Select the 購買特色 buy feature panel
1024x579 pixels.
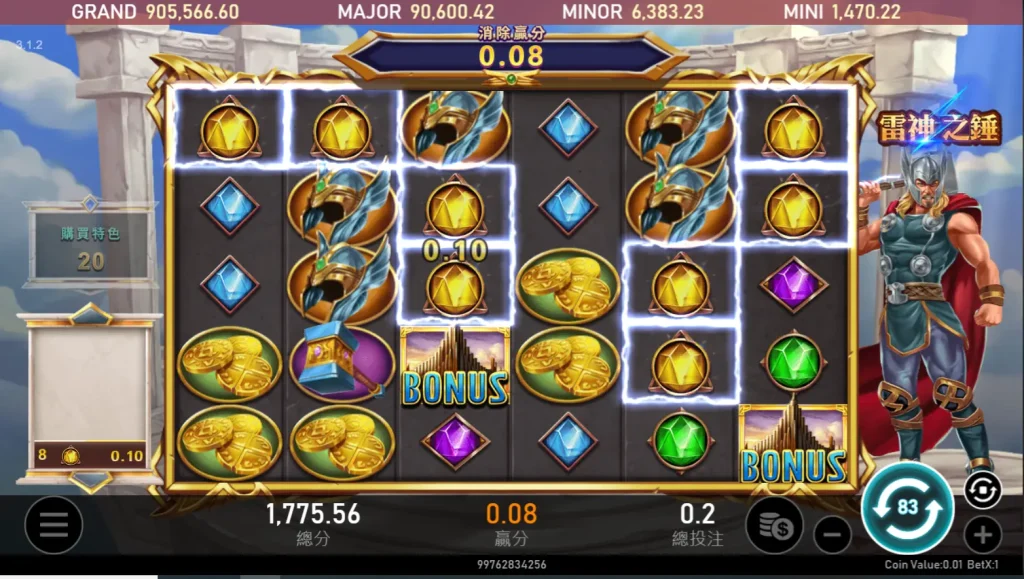point(91,246)
